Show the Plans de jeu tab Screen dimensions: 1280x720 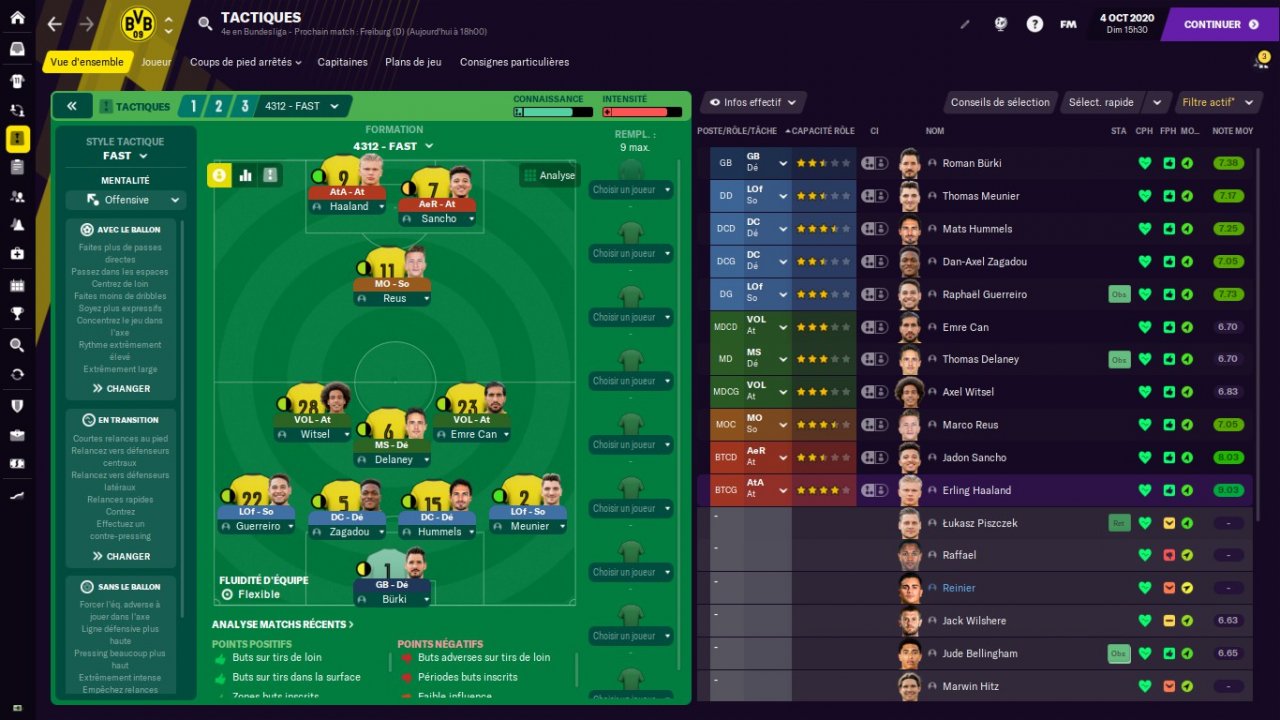[x=413, y=62]
